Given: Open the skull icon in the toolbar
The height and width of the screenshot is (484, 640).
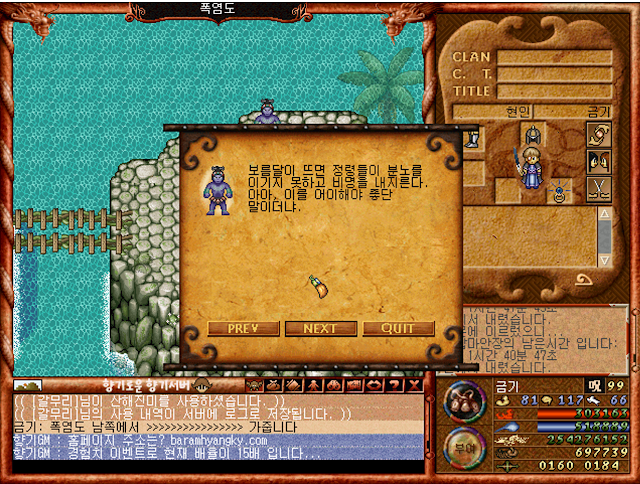Looking at the screenshot, I should click(x=254, y=385).
